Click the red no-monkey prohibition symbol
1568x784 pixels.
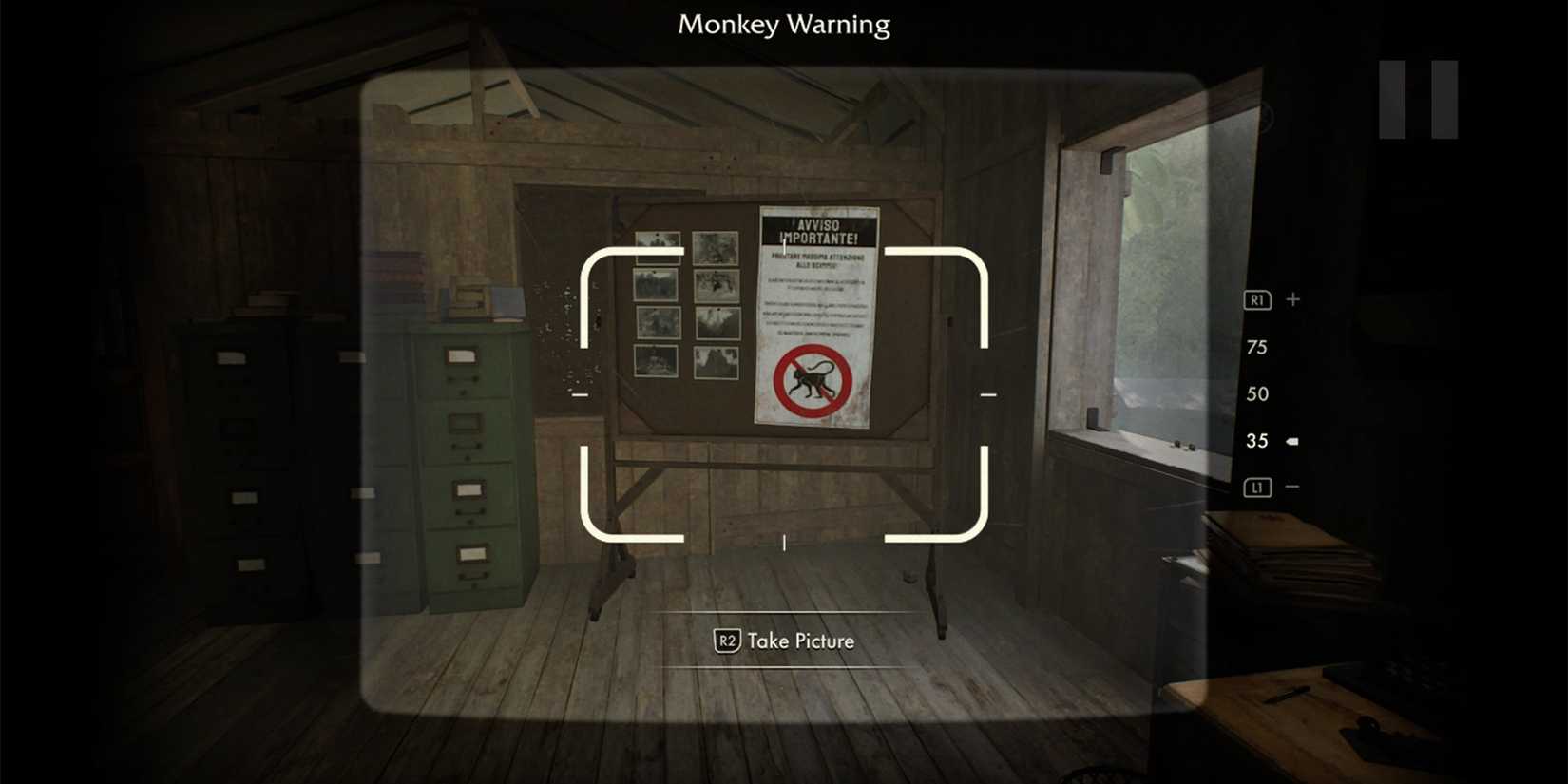[x=812, y=379]
